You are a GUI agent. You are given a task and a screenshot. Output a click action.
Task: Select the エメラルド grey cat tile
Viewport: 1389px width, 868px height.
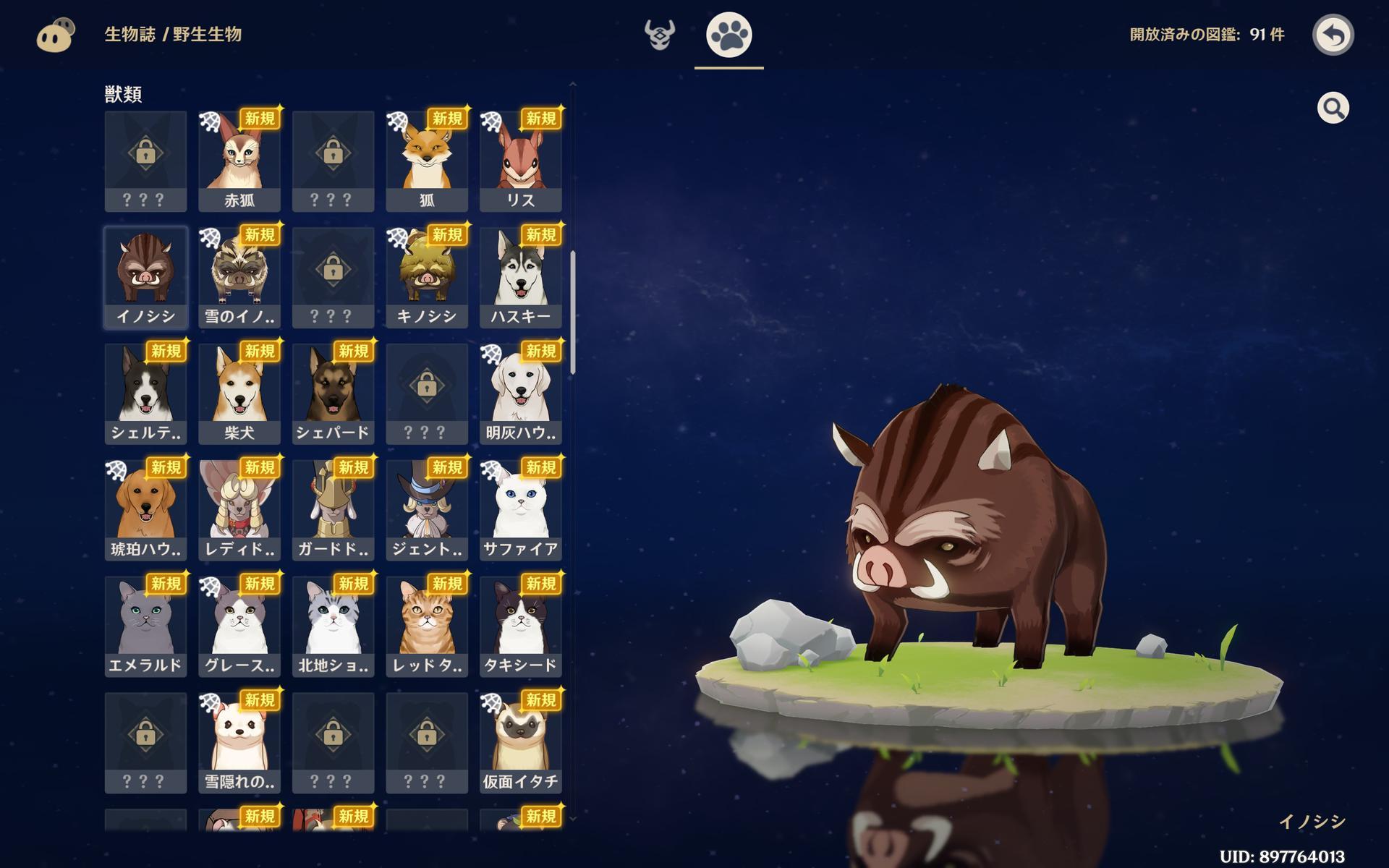145,627
